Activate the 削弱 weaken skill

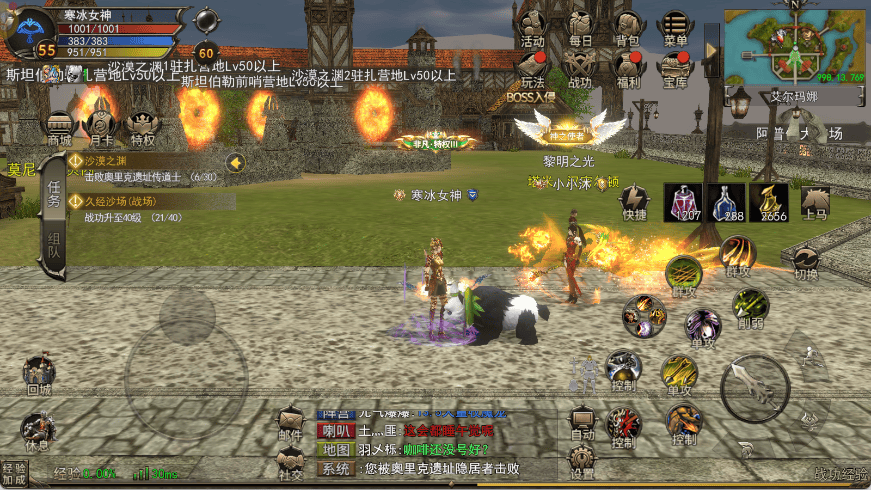(749, 308)
